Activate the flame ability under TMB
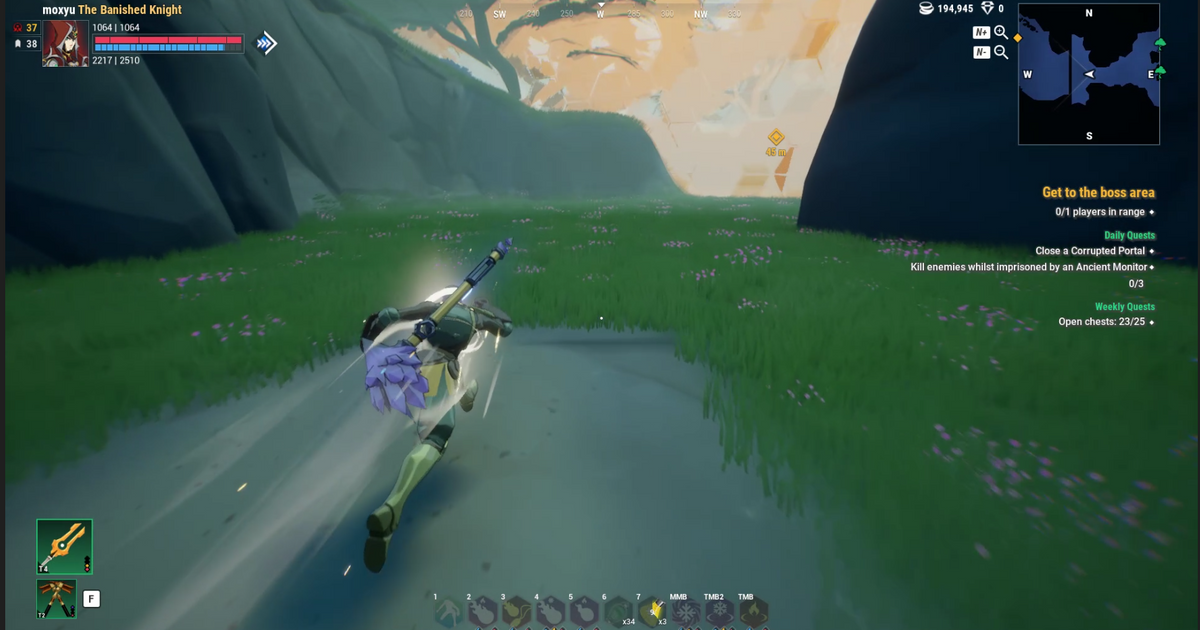Viewport: 1200px width, 630px height. (751, 612)
